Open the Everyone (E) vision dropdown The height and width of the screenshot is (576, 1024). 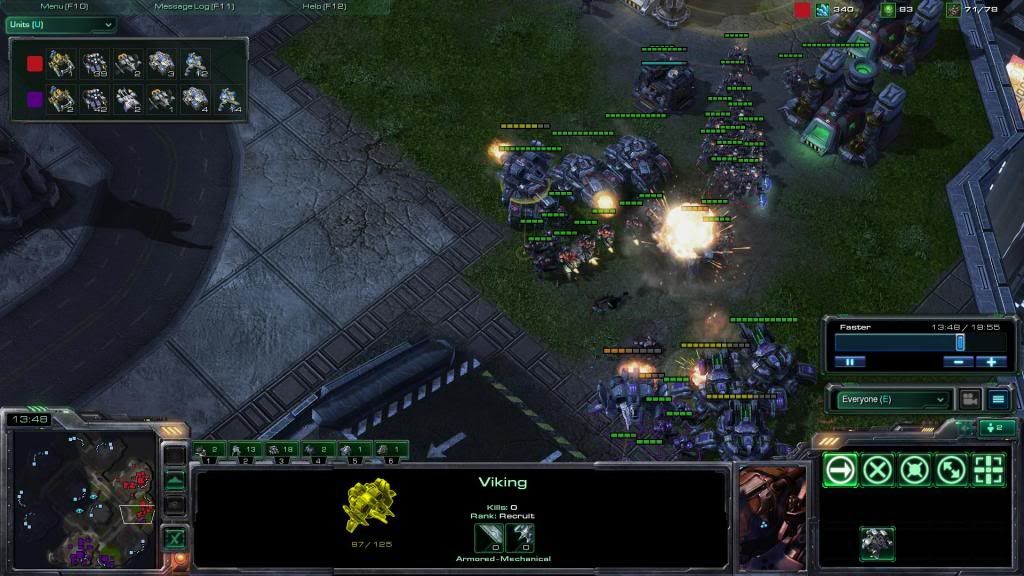pyautogui.click(x=888, y=400)
